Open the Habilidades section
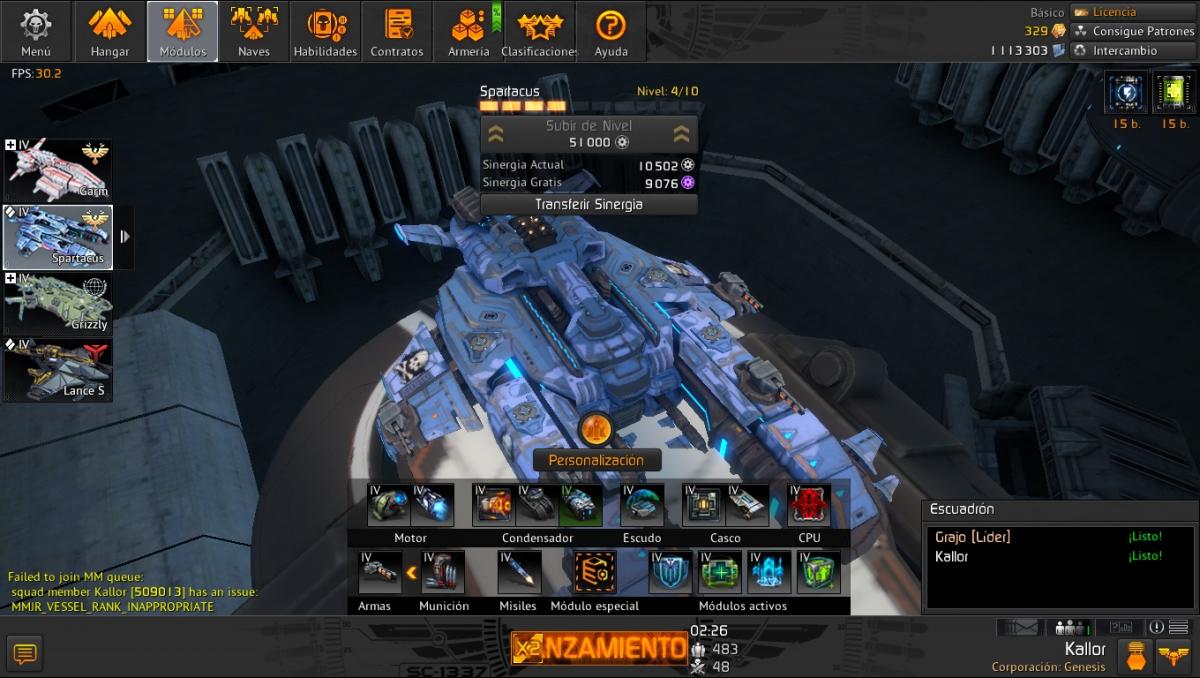 pyautogui.click(x=325, y=31)
